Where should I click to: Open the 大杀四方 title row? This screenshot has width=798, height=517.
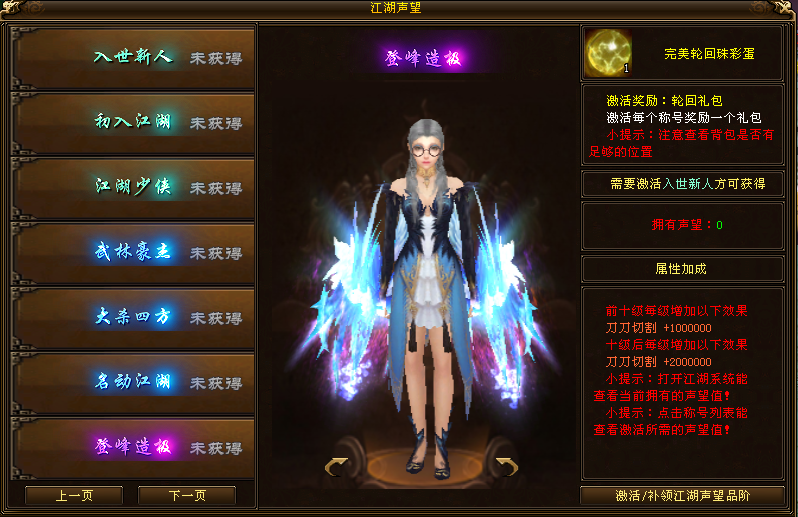(x=133, y=318)
